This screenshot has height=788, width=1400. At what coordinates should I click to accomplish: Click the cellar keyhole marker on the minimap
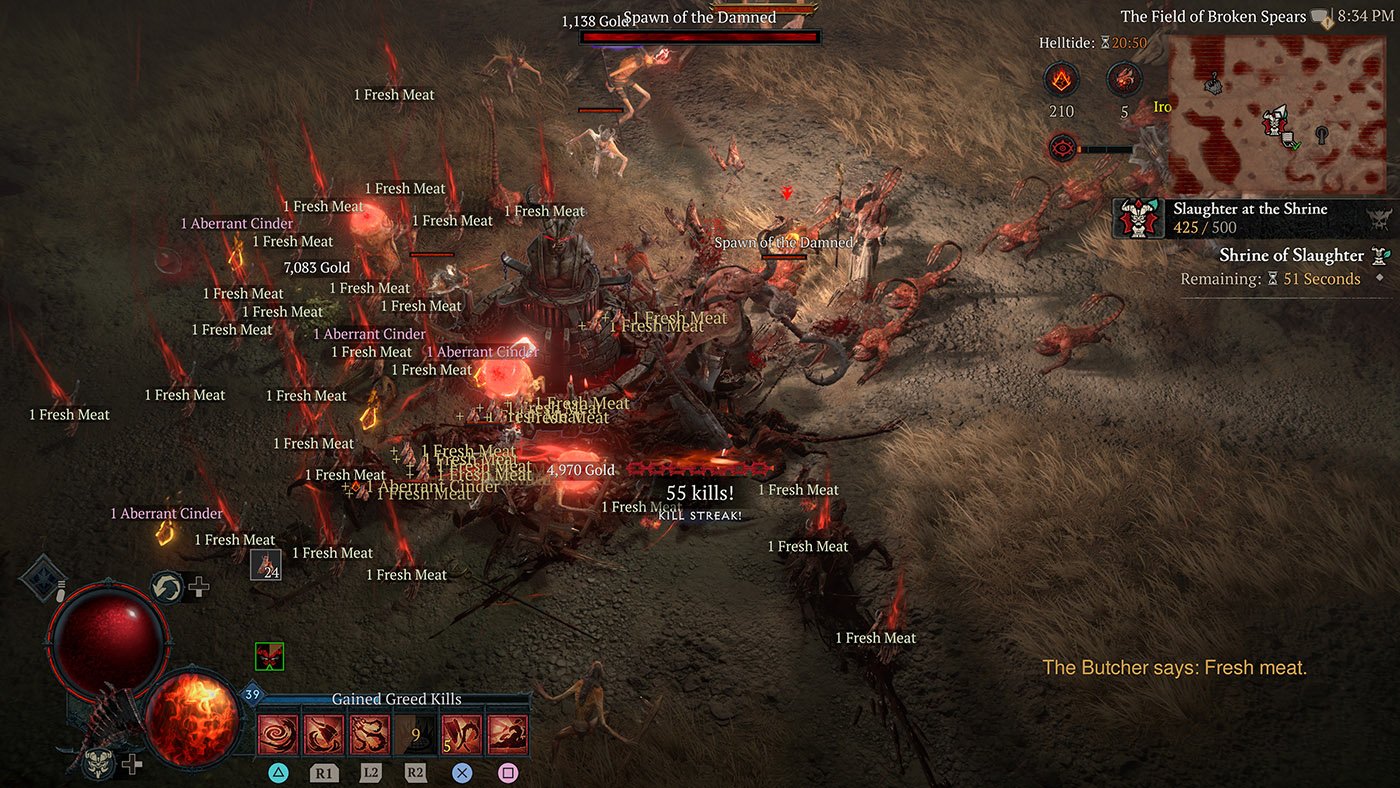[1322, 134]
